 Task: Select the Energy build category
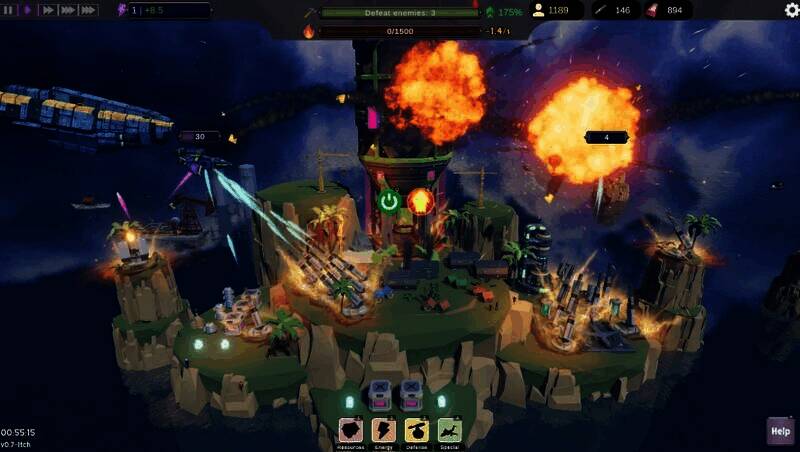[384, 430]
